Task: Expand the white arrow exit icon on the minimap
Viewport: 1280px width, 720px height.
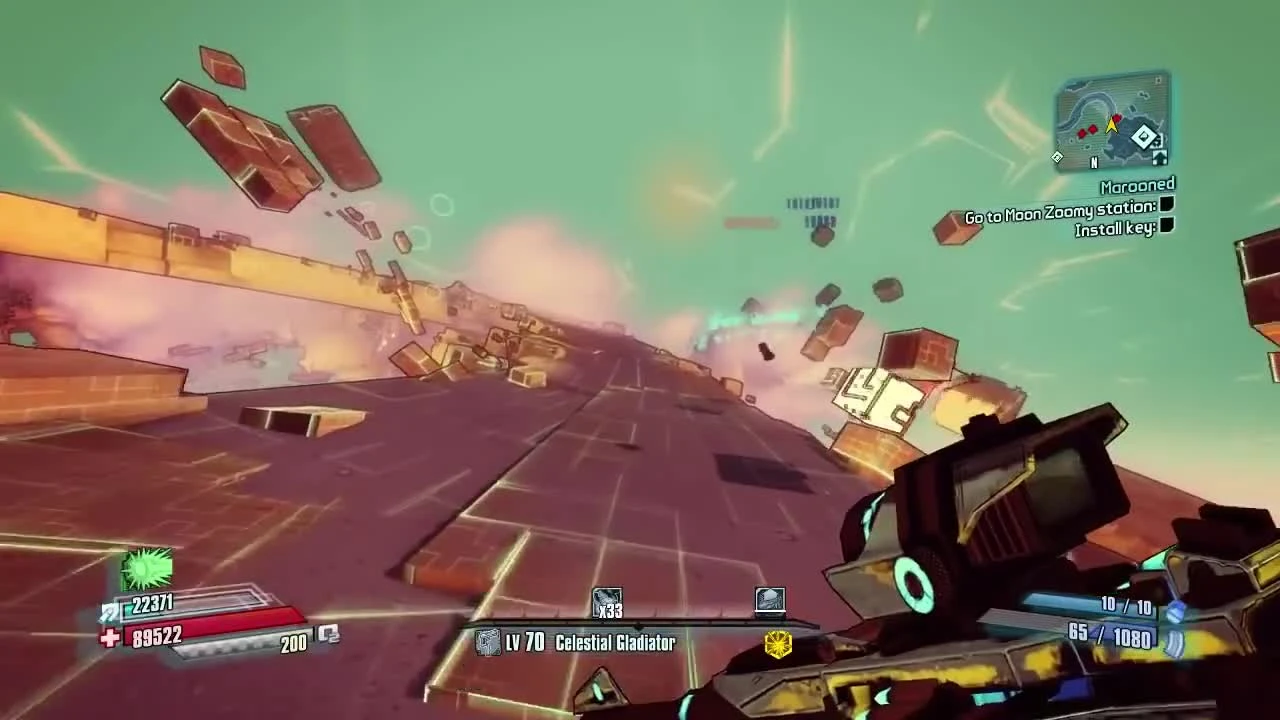Action: [1160, 158]
